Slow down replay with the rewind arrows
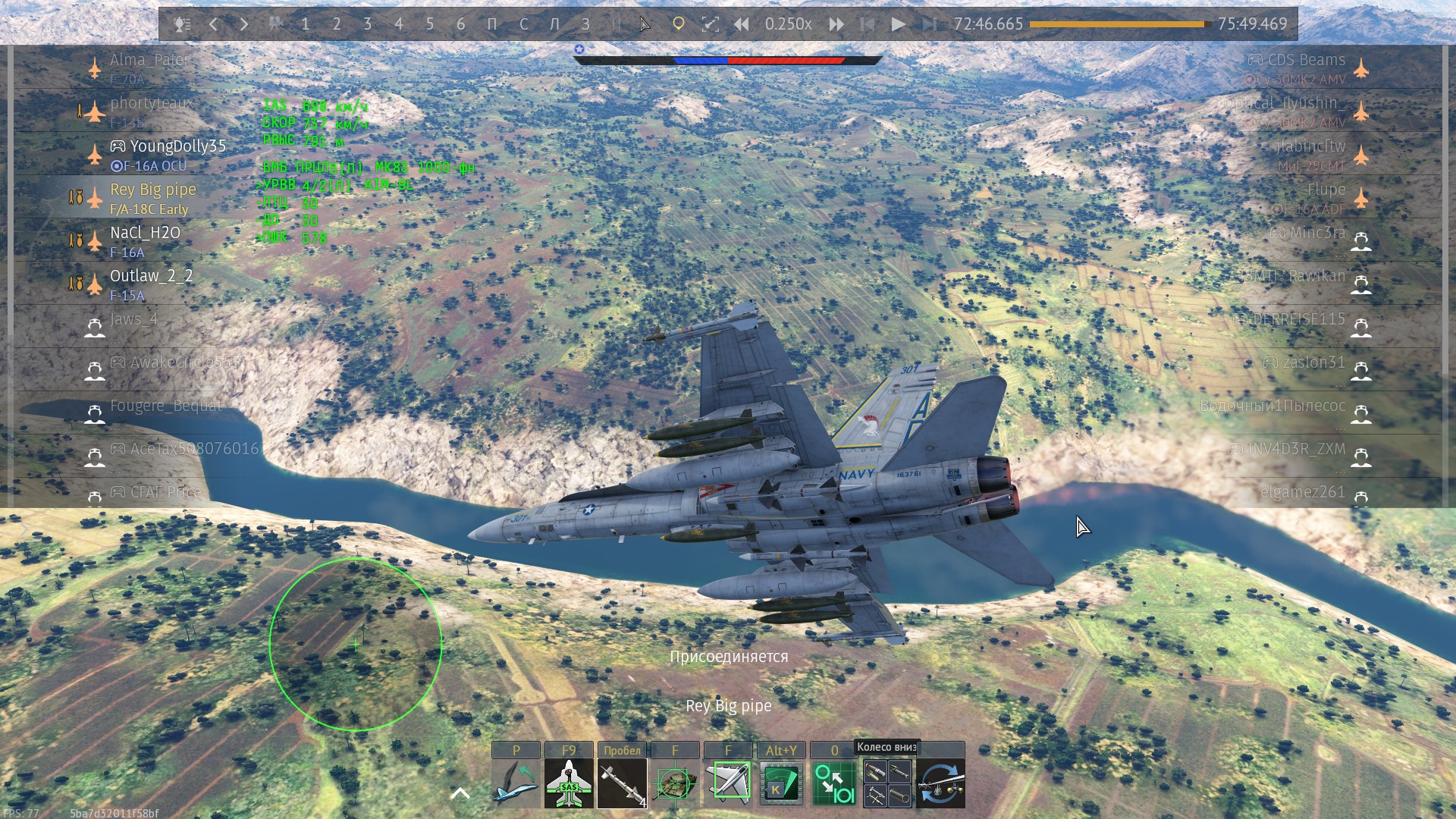 tap(741, 24)
